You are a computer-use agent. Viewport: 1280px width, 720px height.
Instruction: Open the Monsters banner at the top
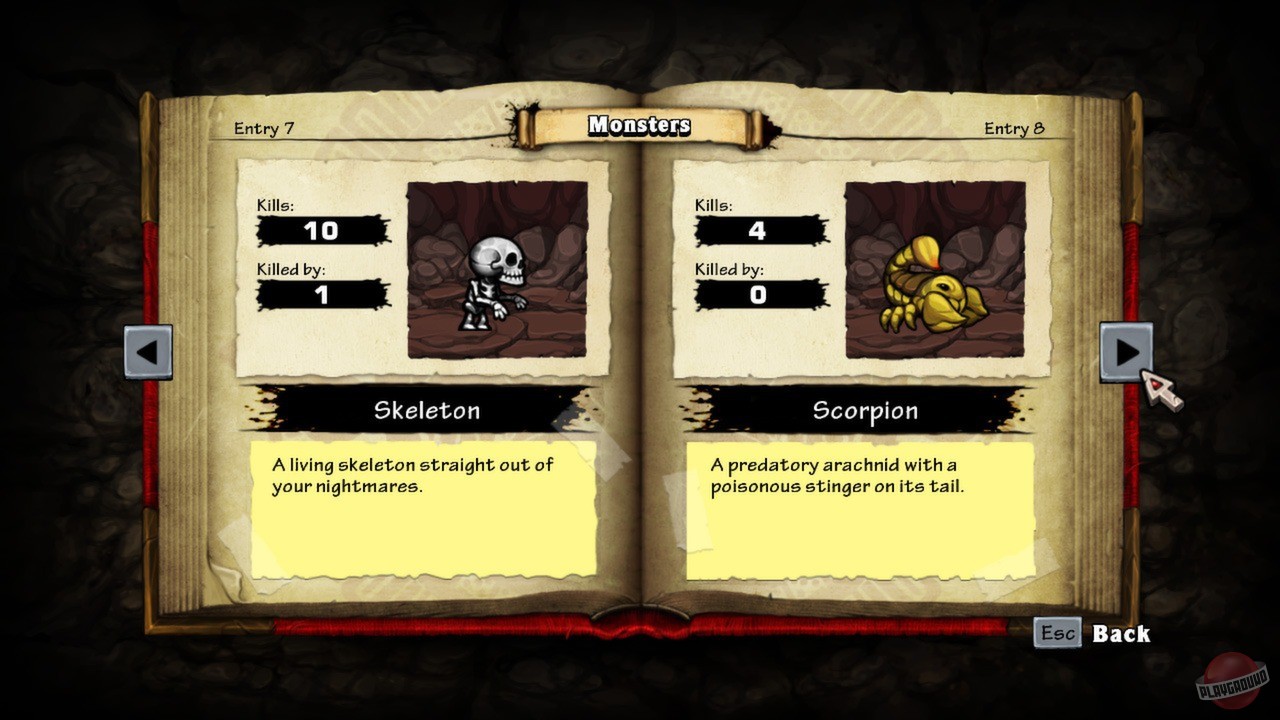(638, 125)
